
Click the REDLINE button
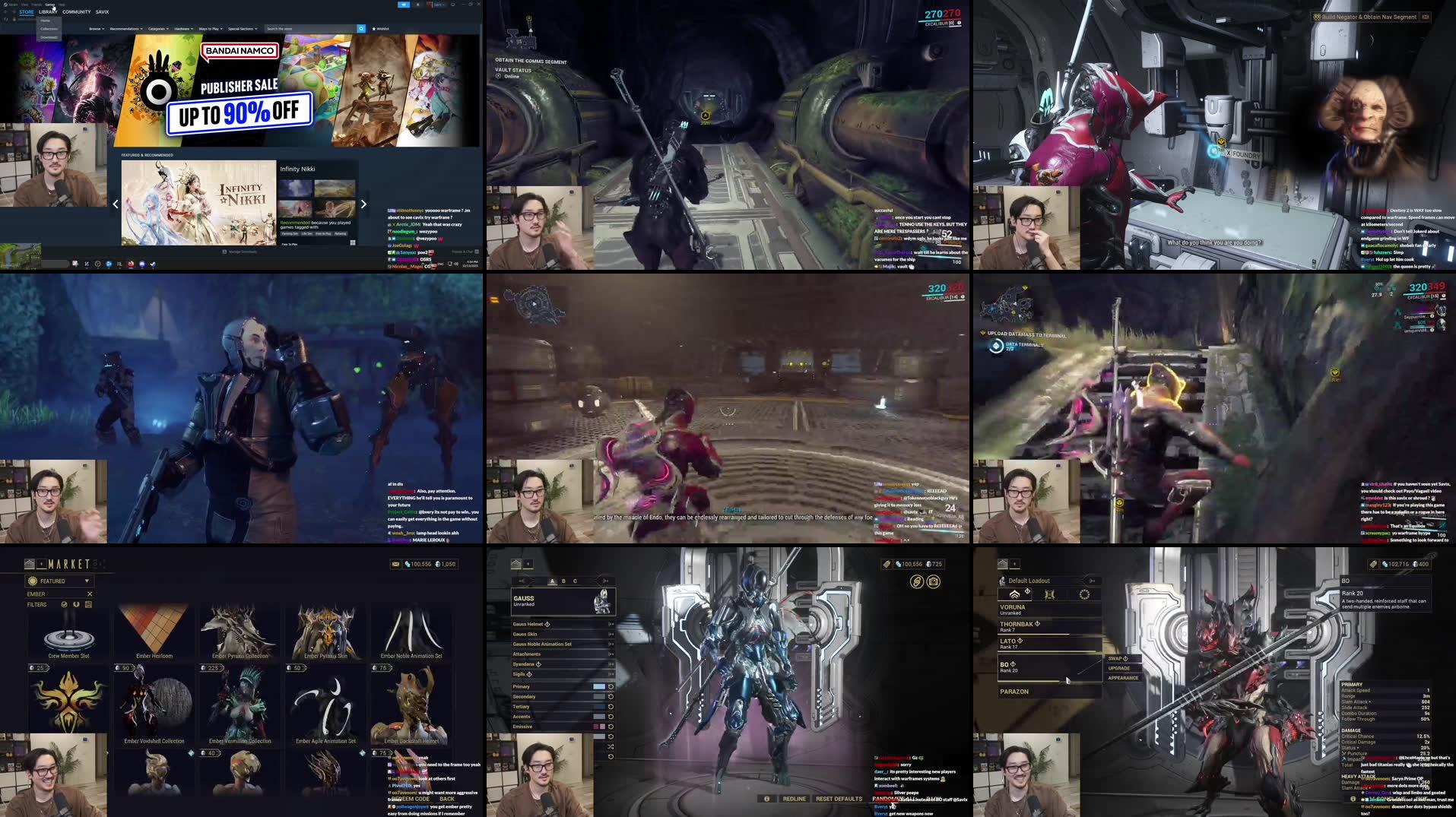[794, 798]
